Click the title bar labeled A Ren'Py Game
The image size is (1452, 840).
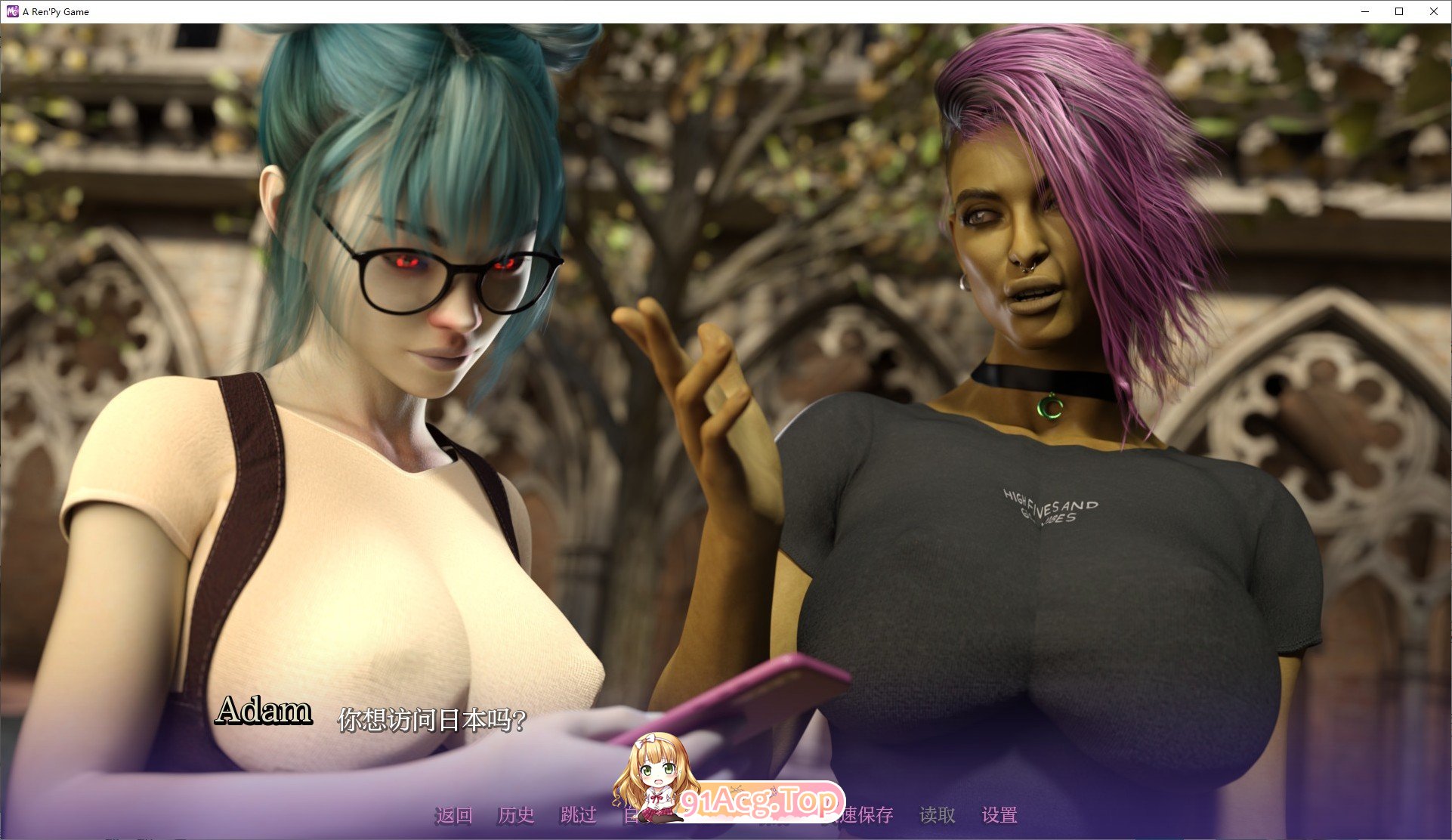click(57, 11)
